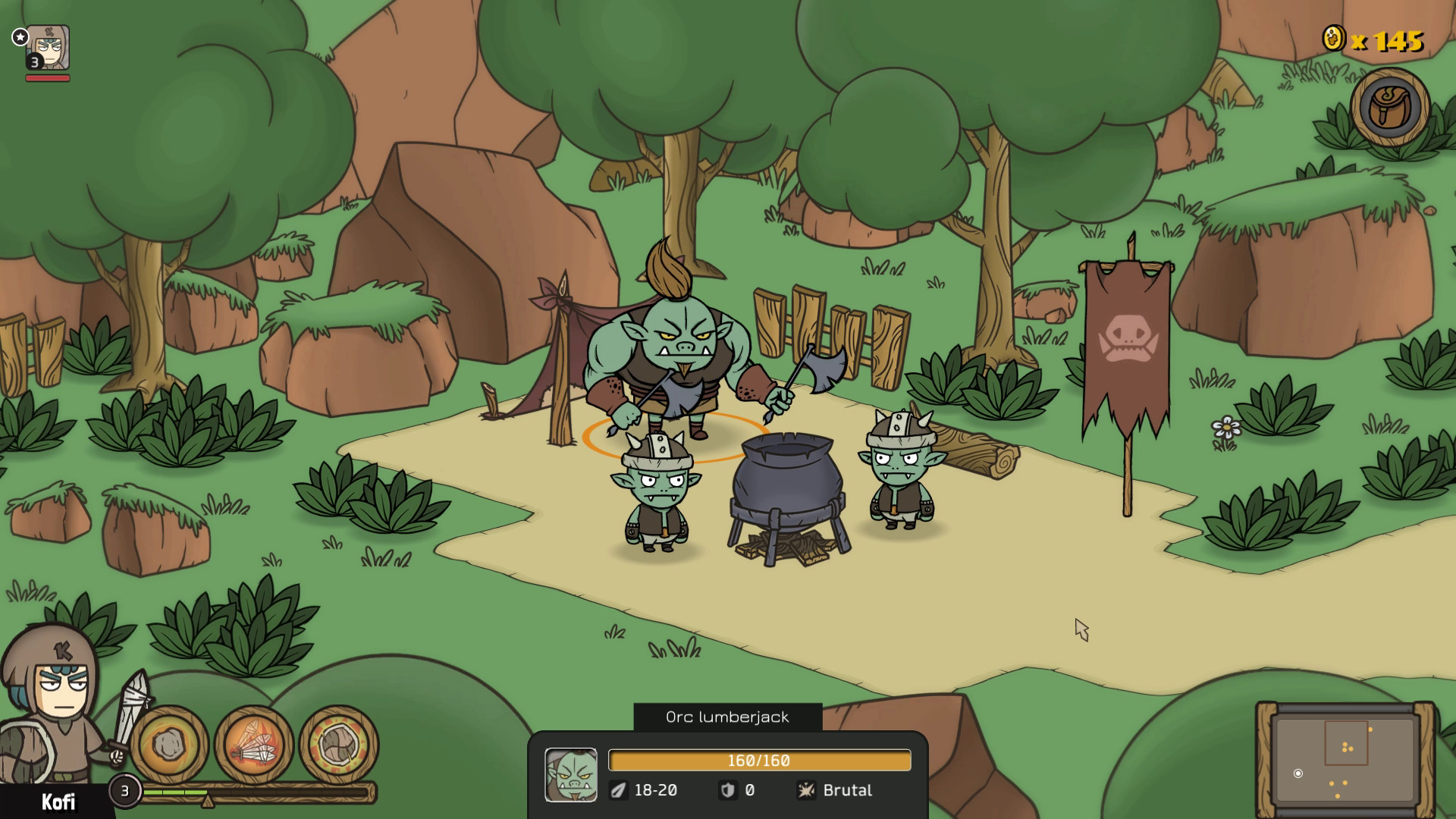Click the Brutal trait icon in enemy panel
The image size is (1456, 819).
806,790
